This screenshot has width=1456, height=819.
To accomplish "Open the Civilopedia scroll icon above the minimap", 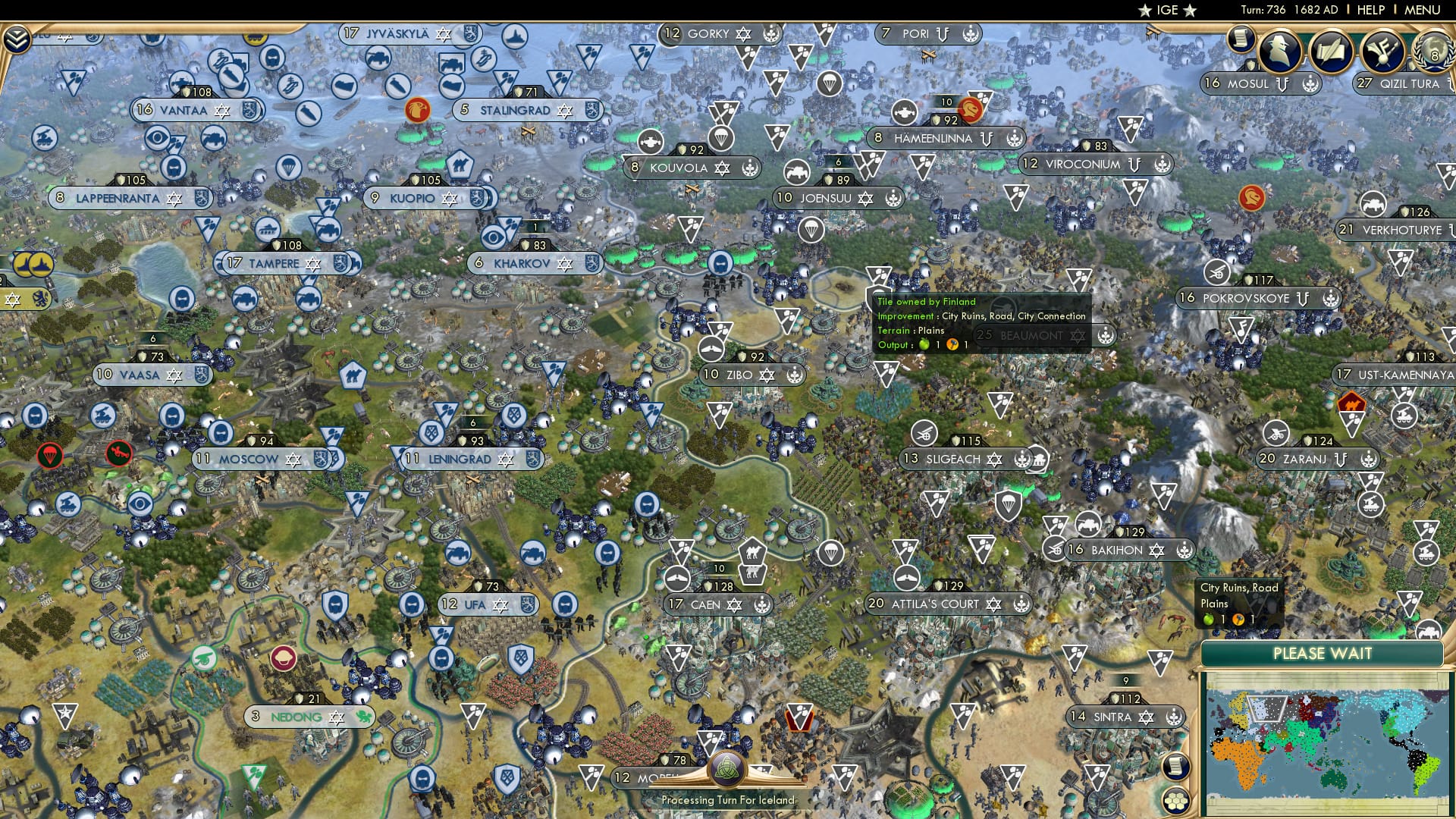I will pyautogui.click(x=1176, y=767).
